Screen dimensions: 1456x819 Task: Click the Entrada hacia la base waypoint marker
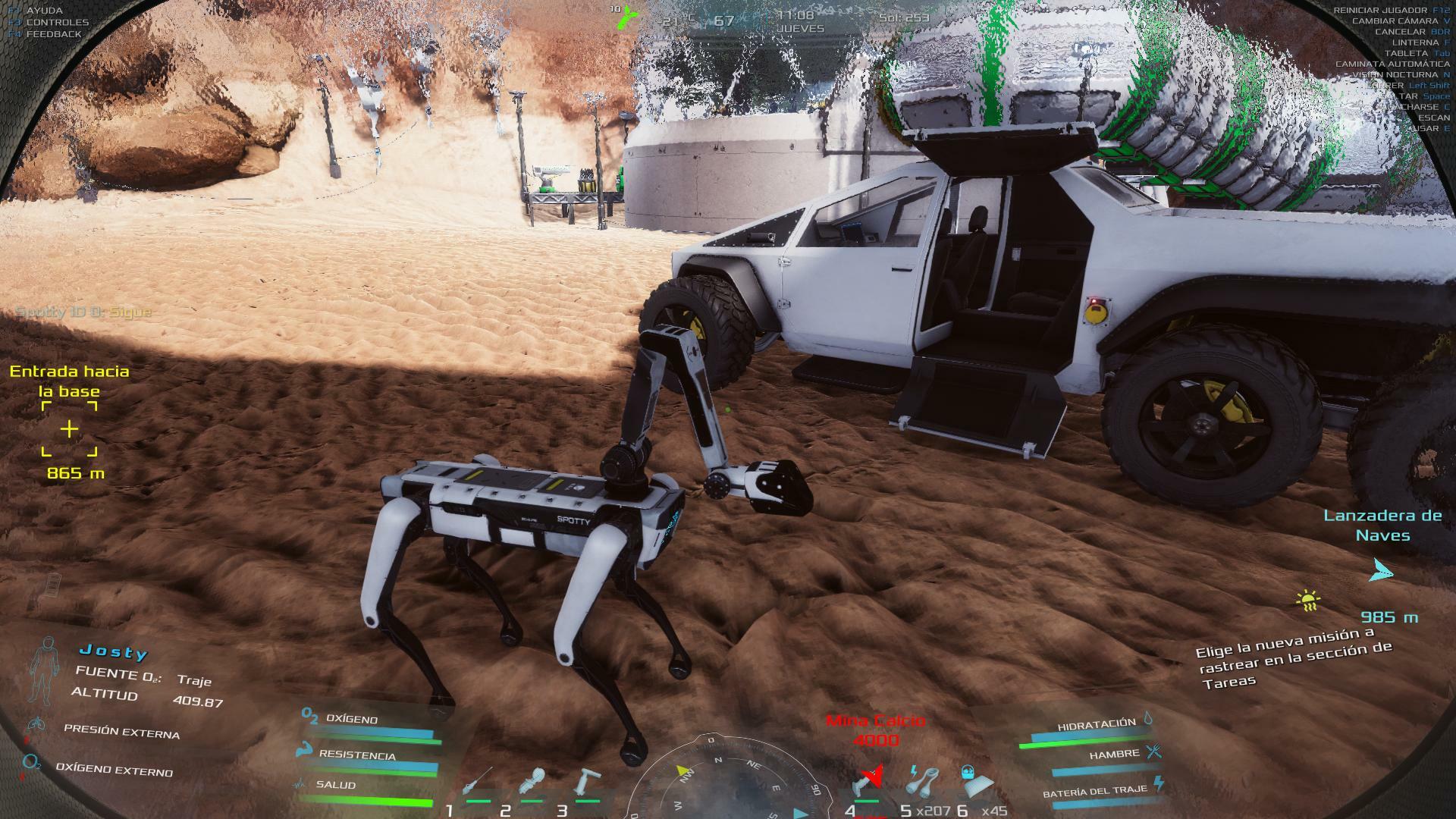click(69, 429)
